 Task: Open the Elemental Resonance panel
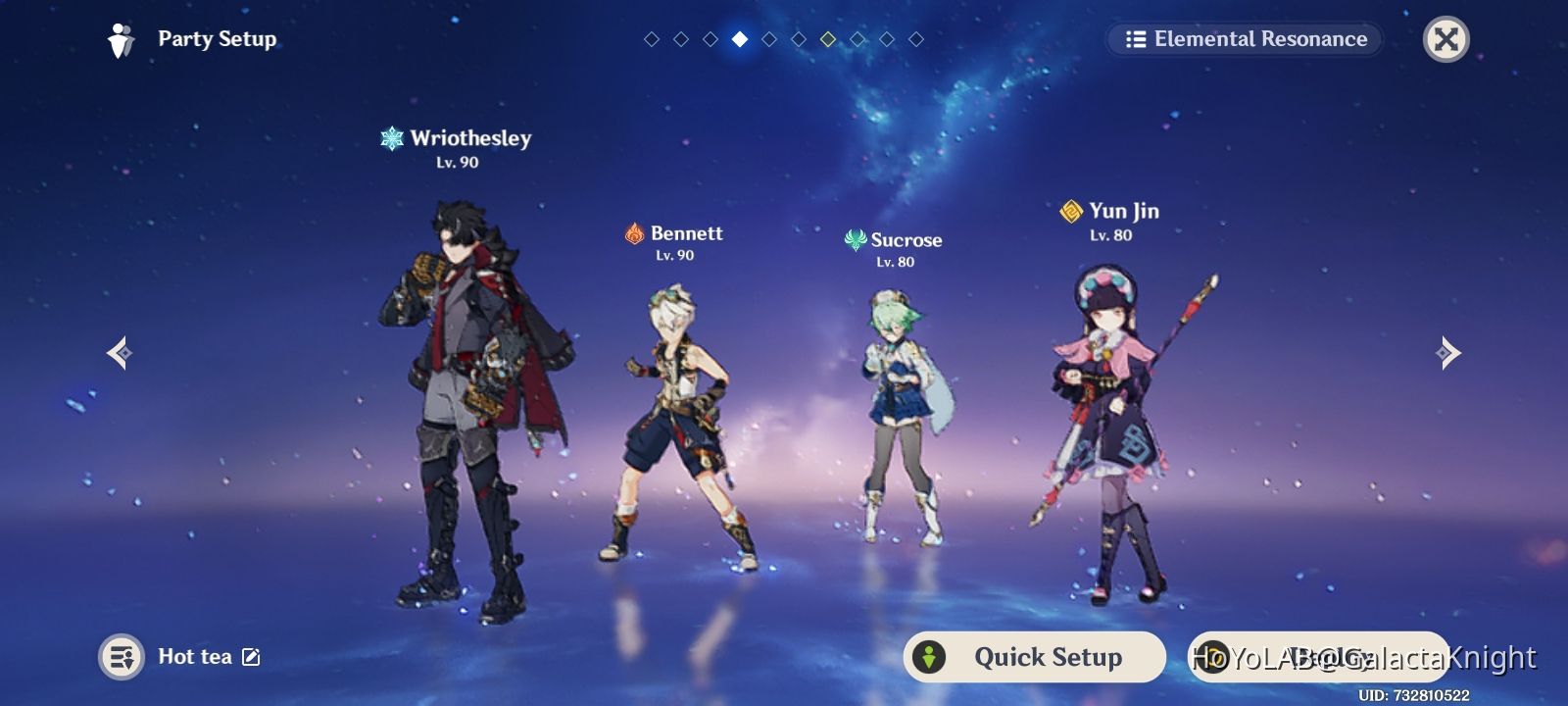[1245, 39]
